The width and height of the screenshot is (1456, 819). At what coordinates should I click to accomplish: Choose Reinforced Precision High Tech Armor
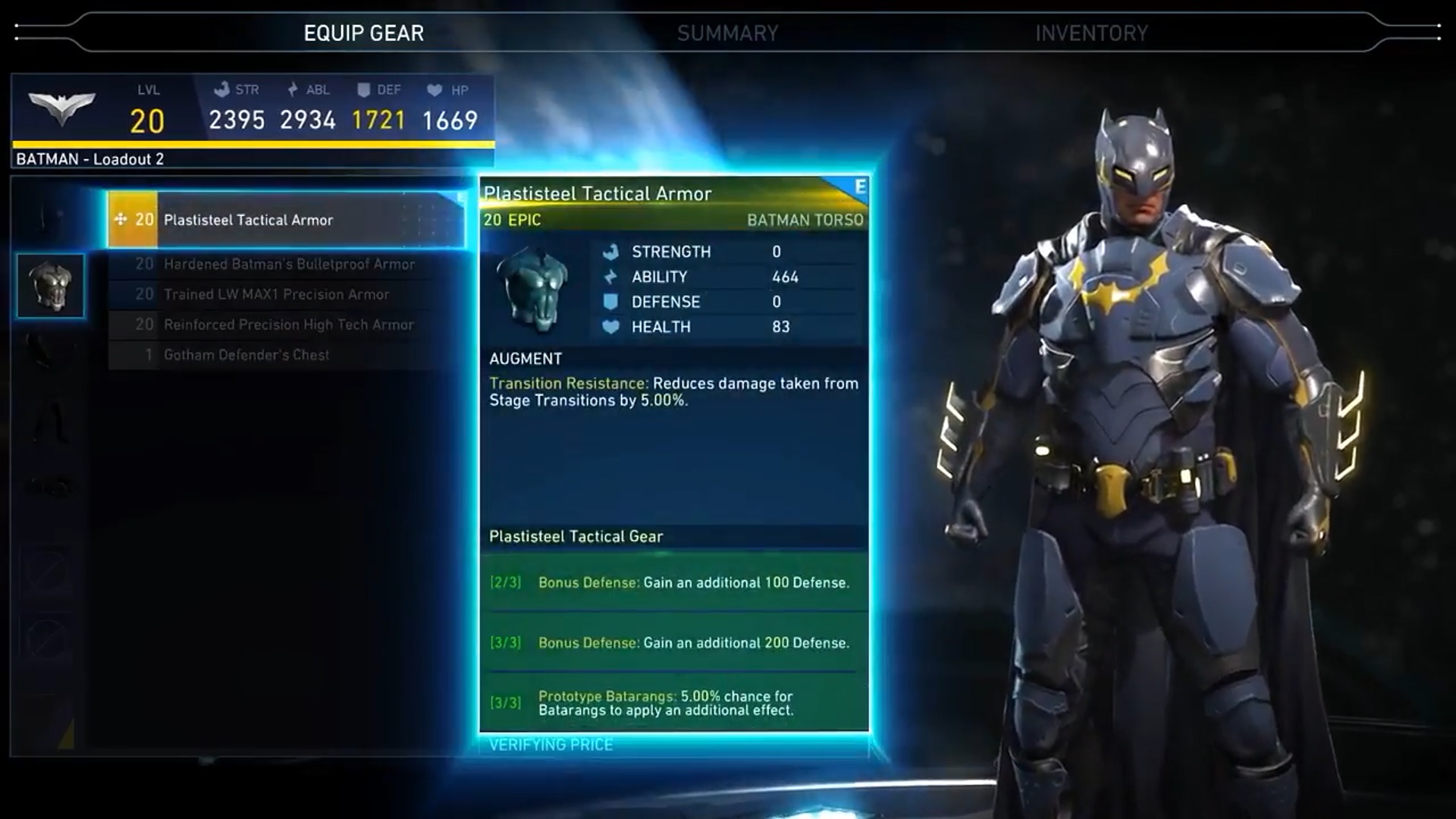[288, 325]
